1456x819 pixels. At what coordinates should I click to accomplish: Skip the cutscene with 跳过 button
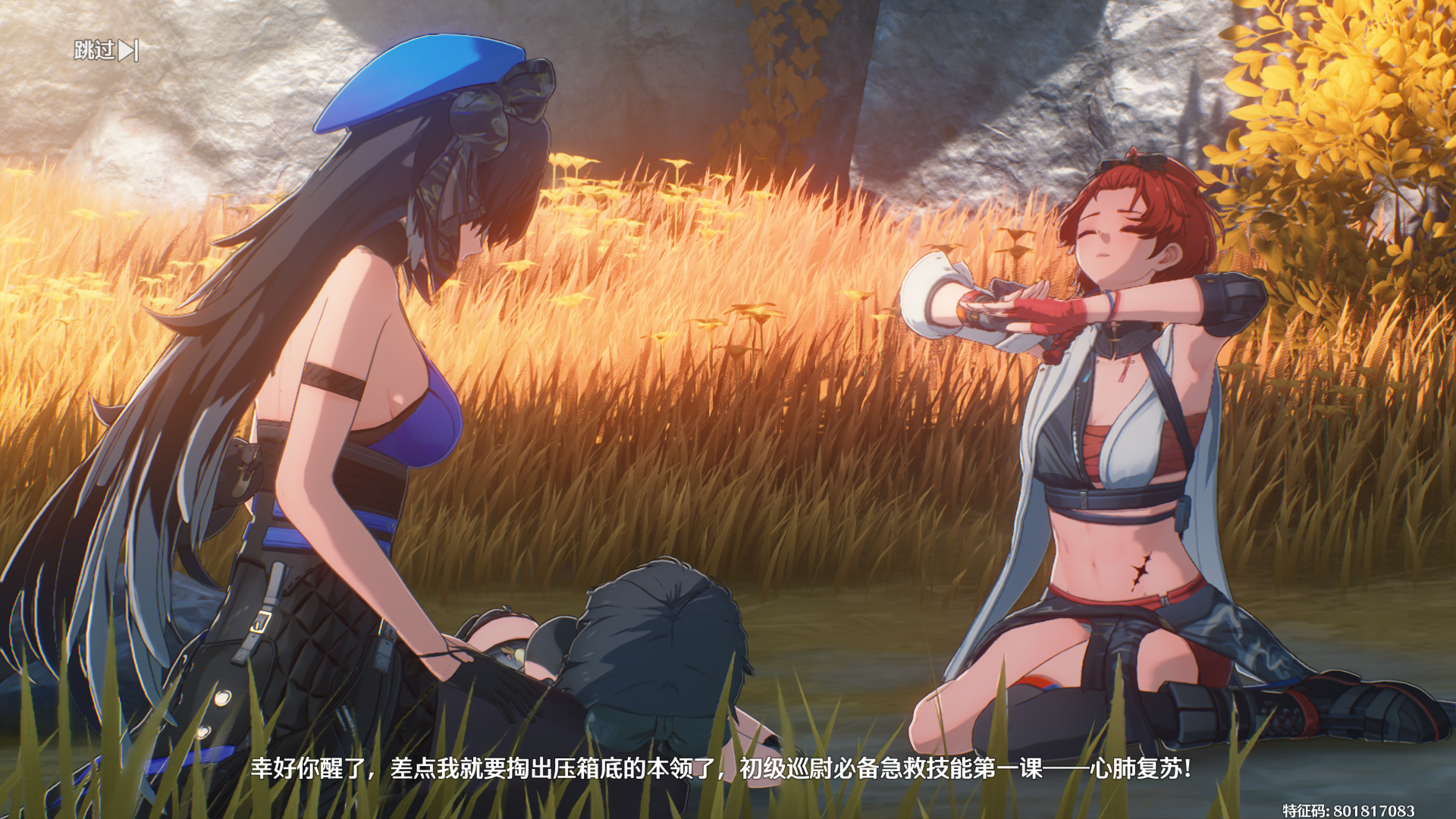(x=106, y=51)
